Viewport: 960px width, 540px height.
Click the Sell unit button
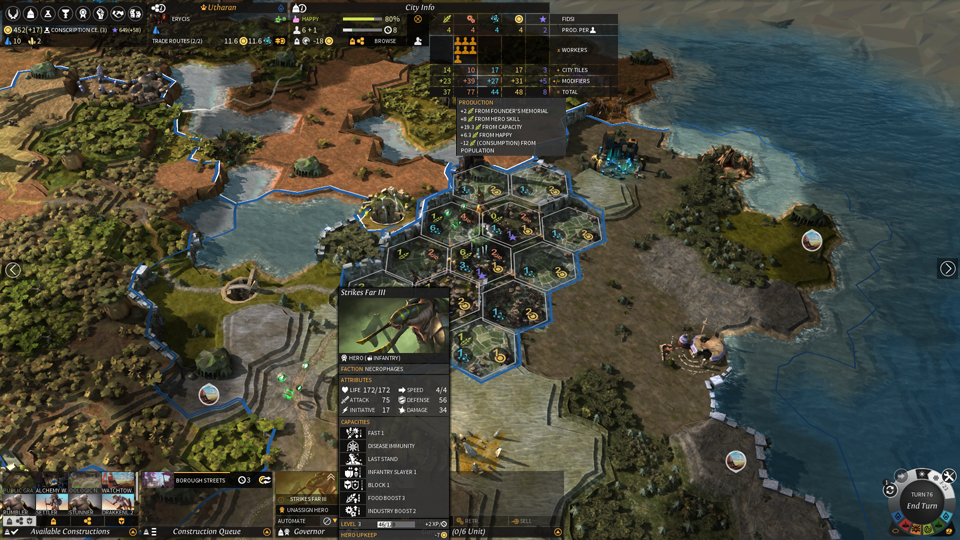pos(522,521)
